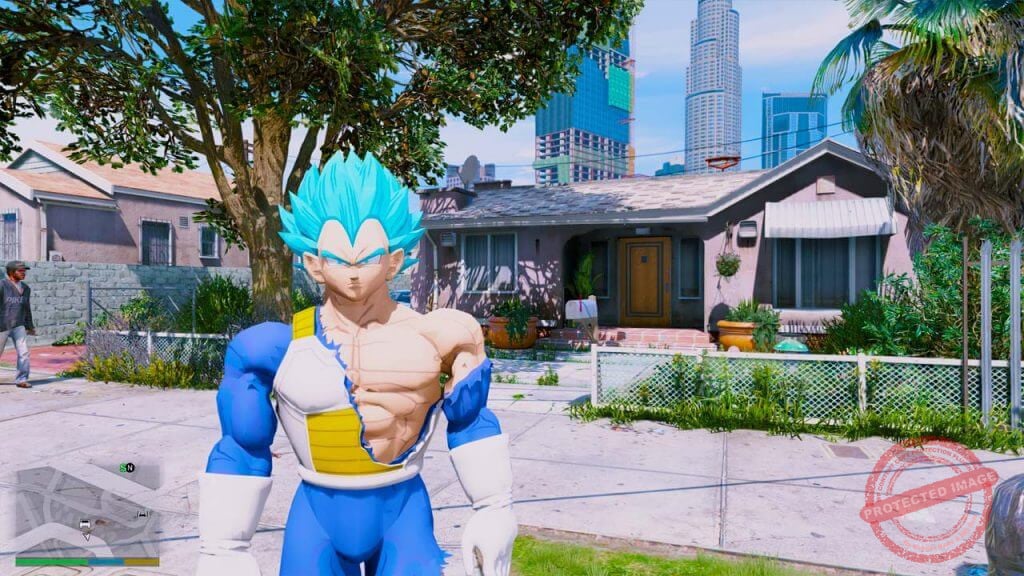Select the vehicle blip at the minimap's edge
The width and height of the screenshot is (1024, 576).
[x=143, y=514]
